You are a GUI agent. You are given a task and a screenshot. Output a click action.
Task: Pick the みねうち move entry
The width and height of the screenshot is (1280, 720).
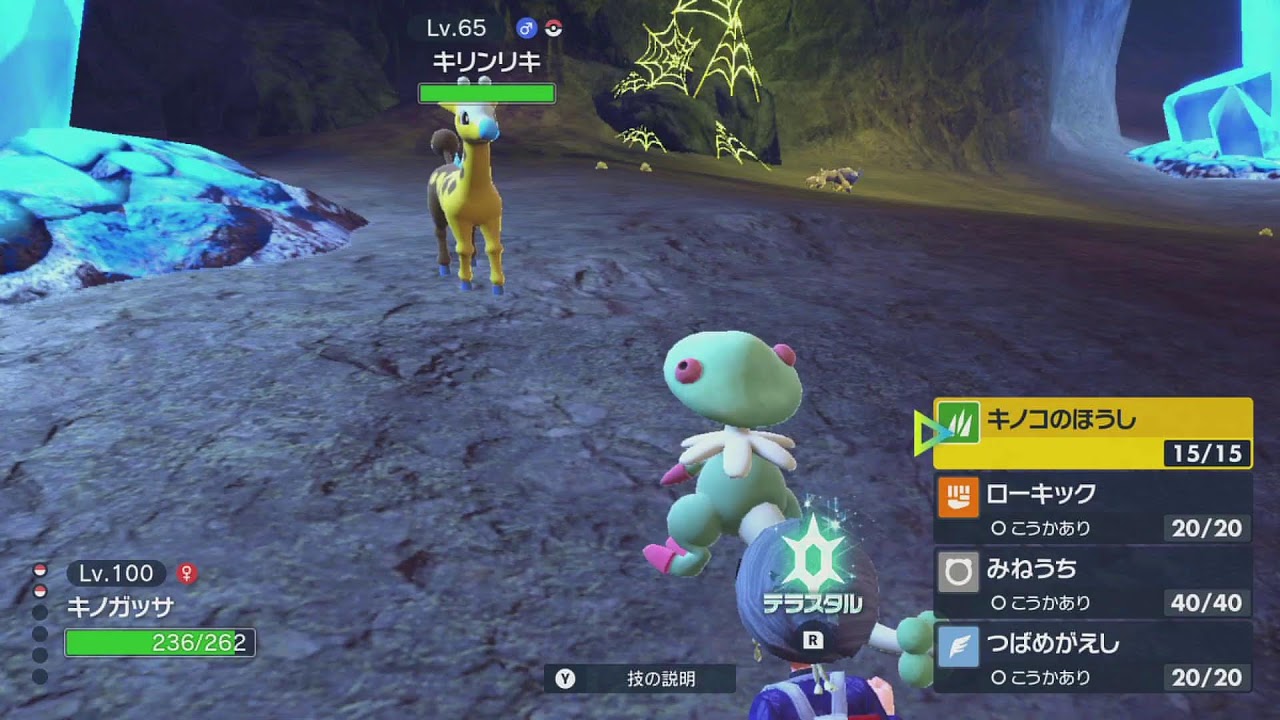[1092, 583]
